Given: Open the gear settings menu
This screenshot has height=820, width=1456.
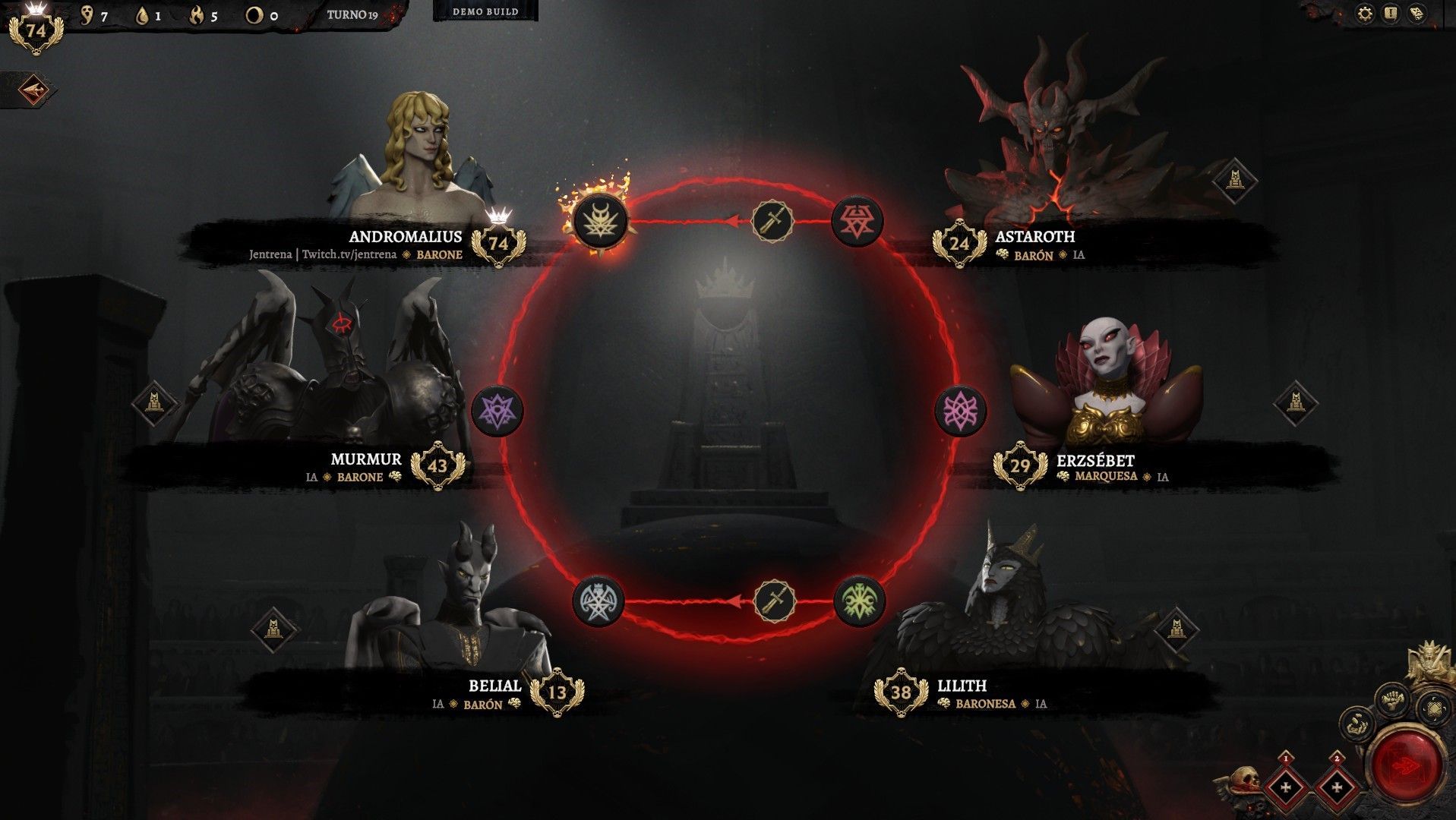Looking at the screenshot, I should (x=1365, y=14).
